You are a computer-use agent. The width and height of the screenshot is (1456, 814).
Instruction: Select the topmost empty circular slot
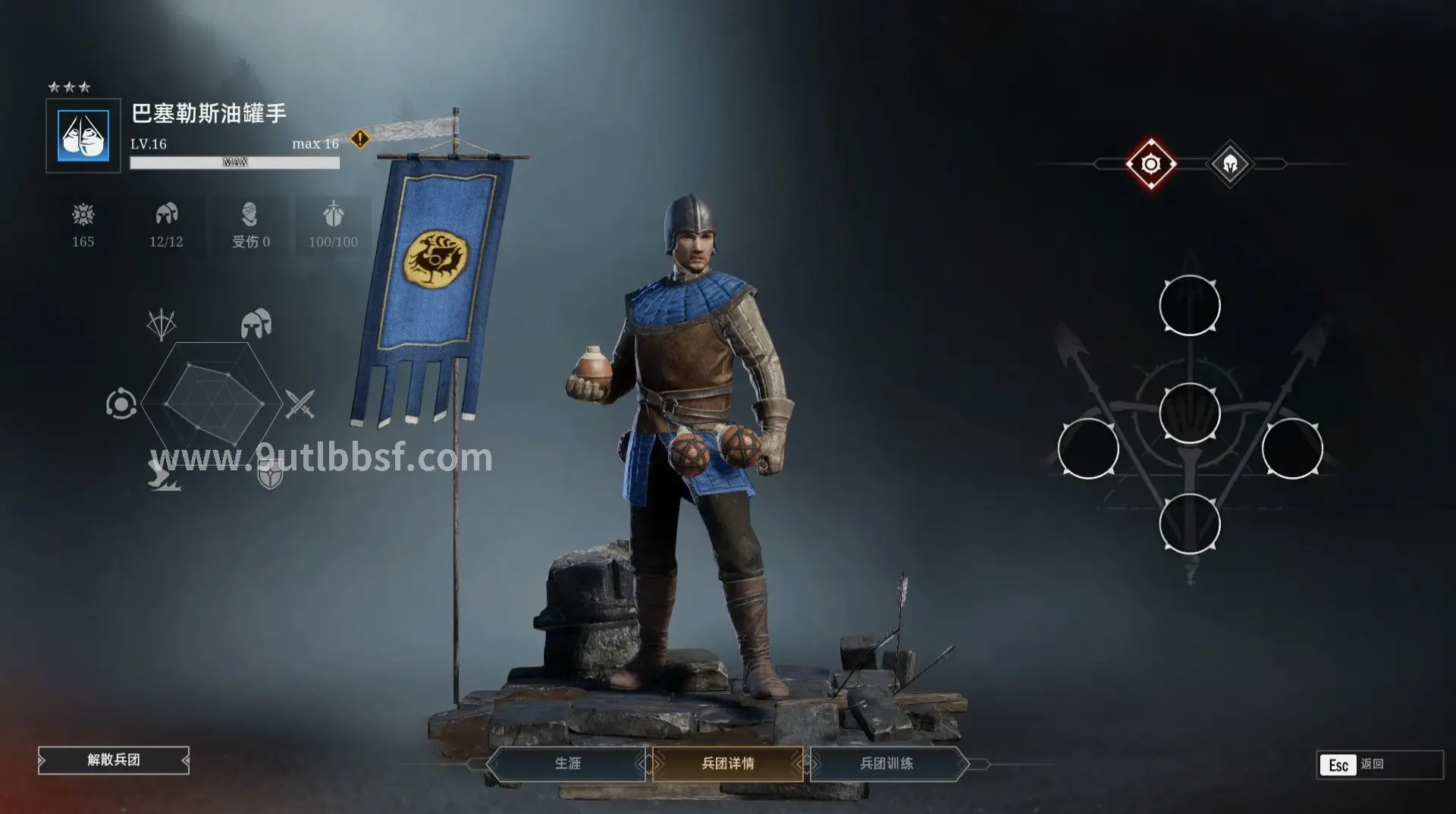pos(1189,305)
